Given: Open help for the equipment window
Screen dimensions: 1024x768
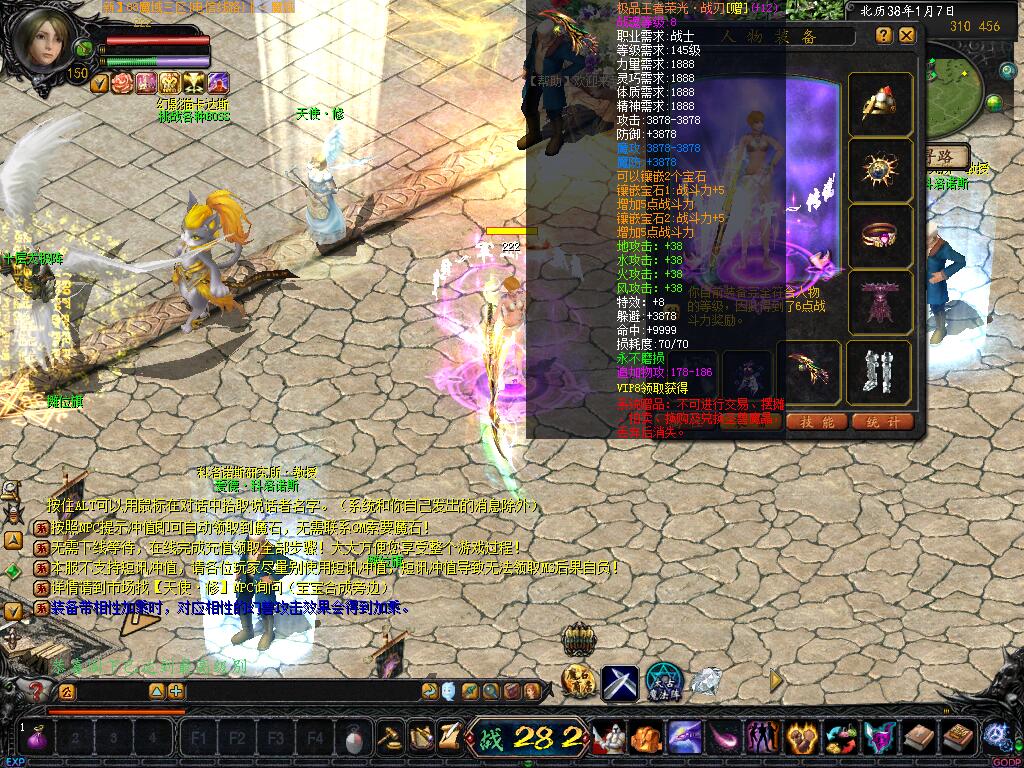Looking at the screenshot, I should pos(884,35).
